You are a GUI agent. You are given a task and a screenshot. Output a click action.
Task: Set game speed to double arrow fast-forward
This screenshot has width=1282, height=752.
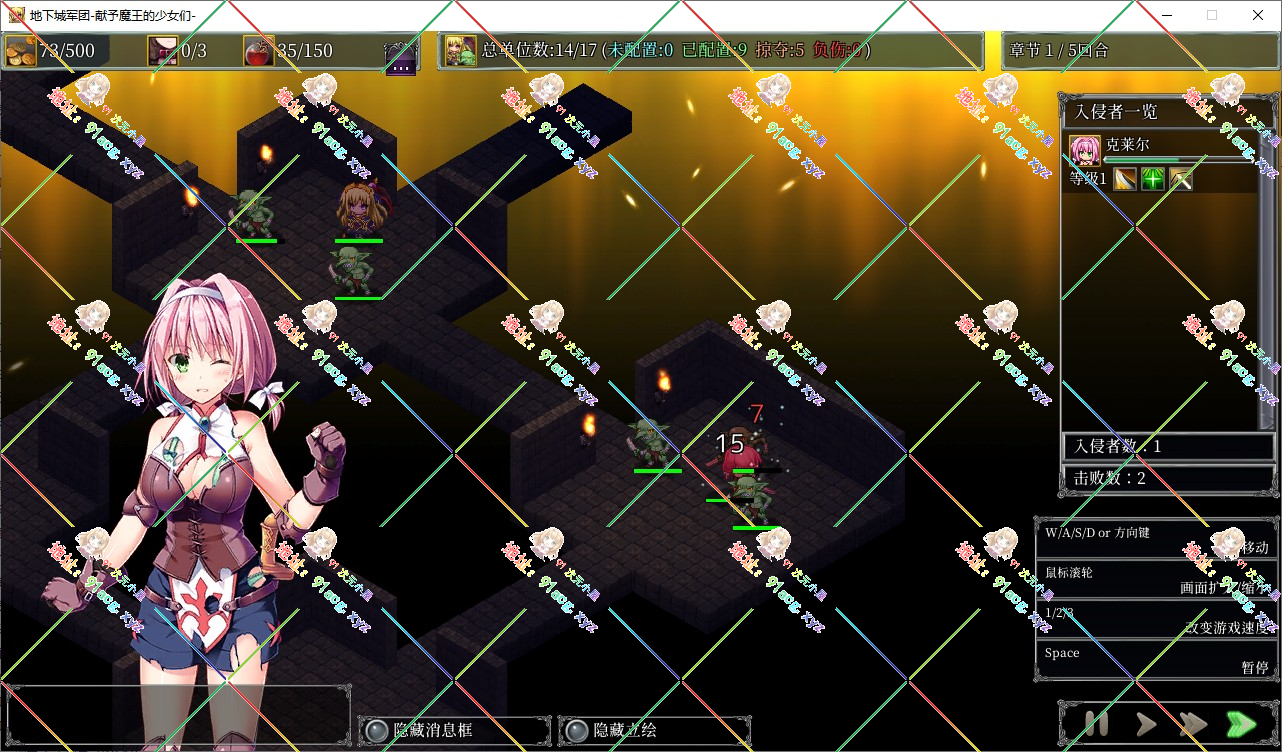(x=1192, y=723)
